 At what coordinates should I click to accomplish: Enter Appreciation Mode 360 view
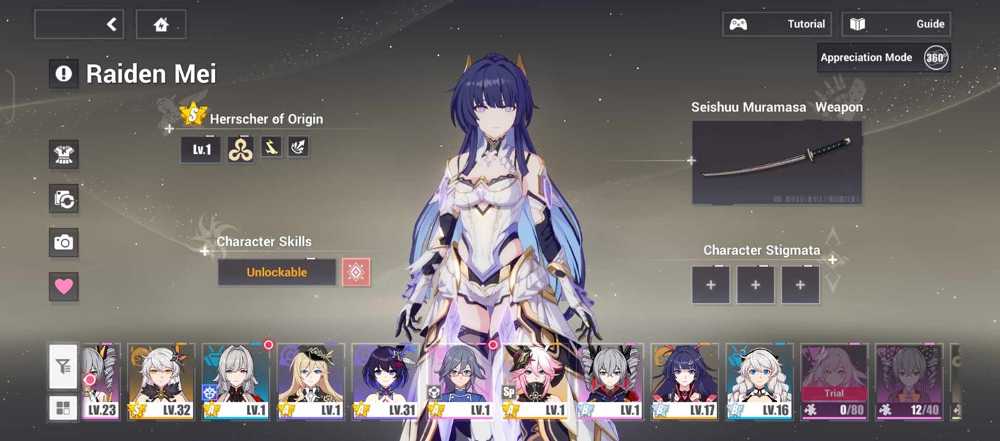pyautogui.click(x=883, y=58)
